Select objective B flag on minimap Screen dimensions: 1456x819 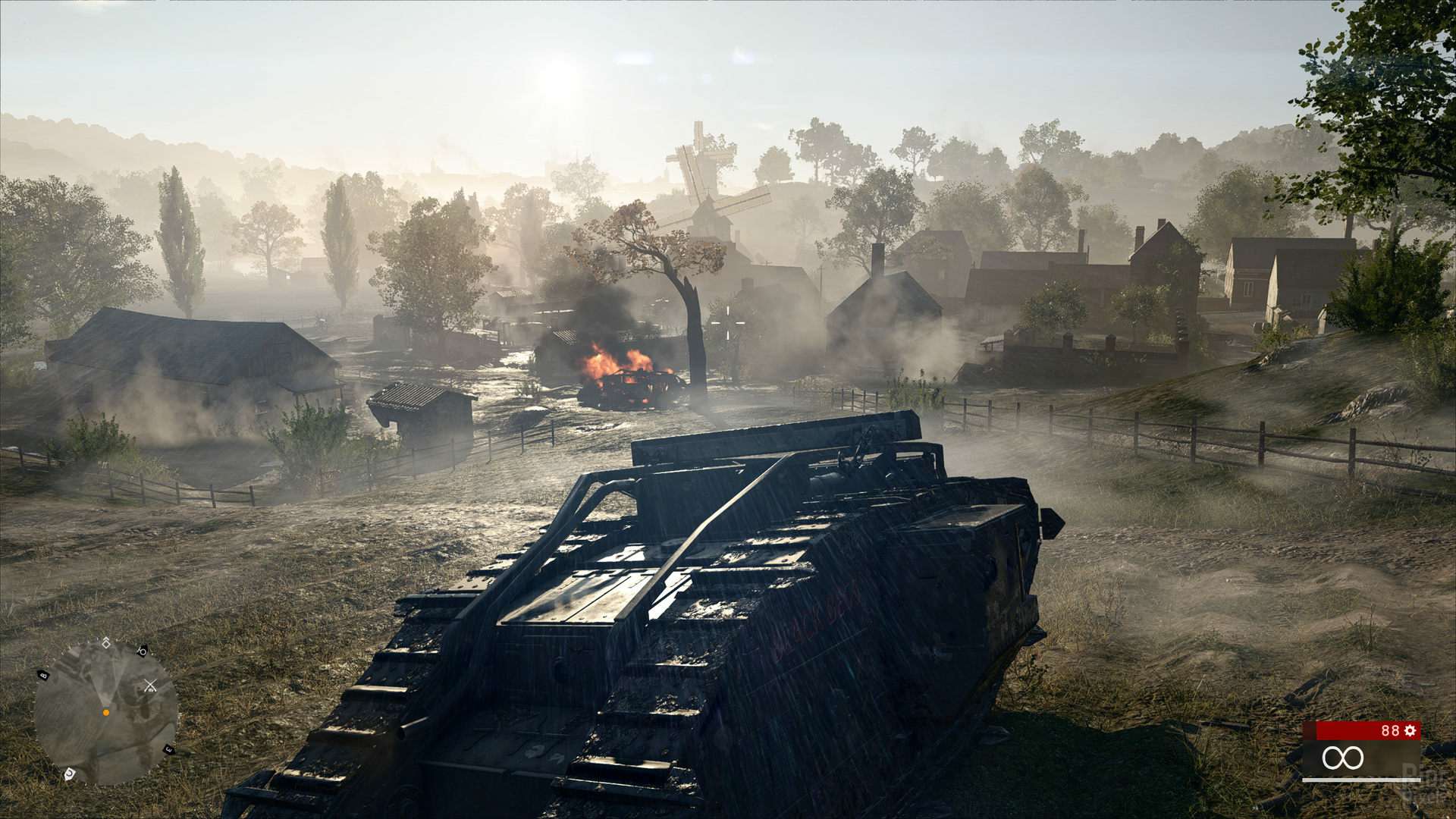pos(43,674)
